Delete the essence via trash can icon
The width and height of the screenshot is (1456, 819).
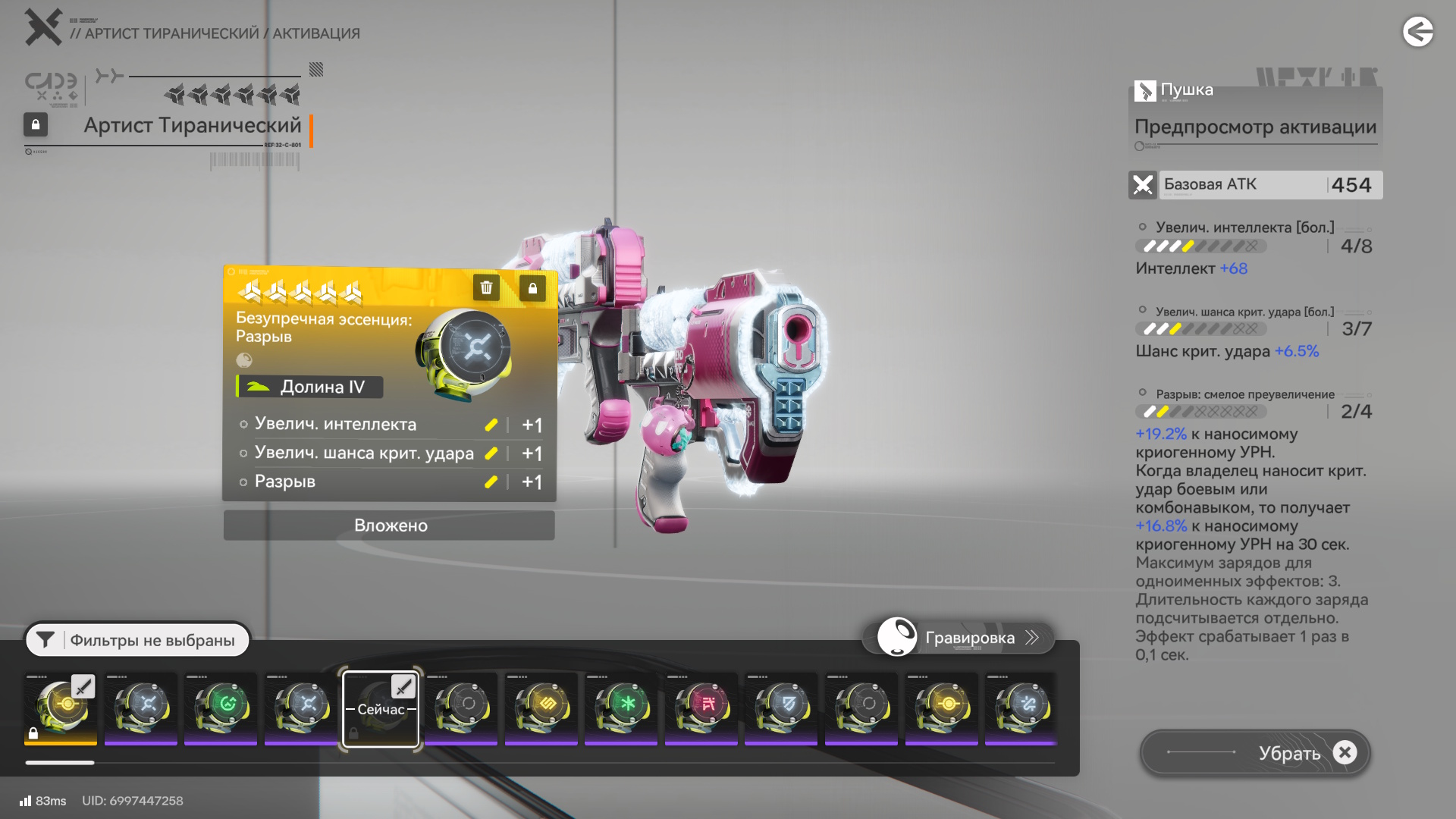click(486, 287)
